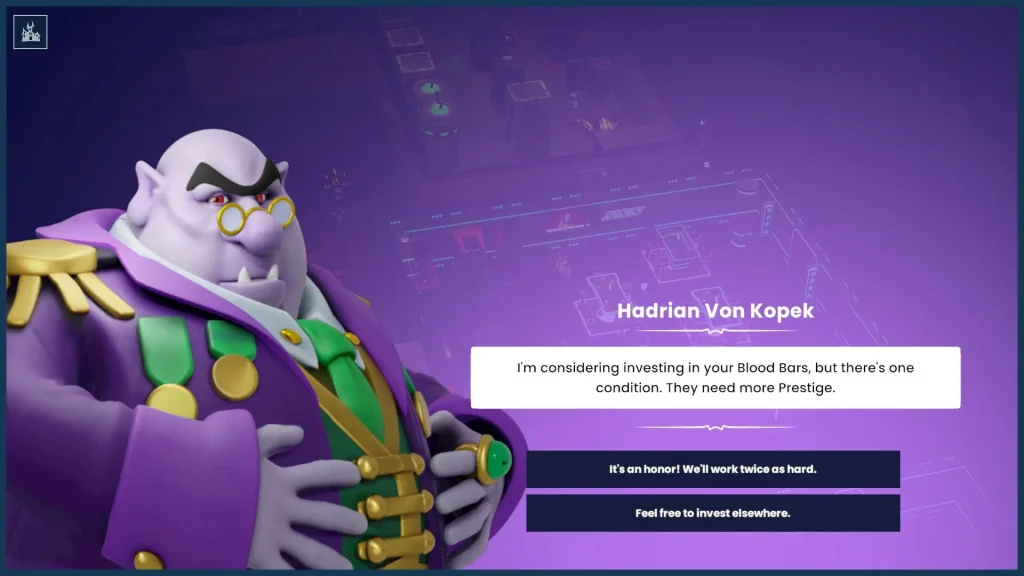This screenshot has width=1024, height=576.
Task: Choose "It's an honor! We'll work twice as hard."
Action: coord(713,468)
